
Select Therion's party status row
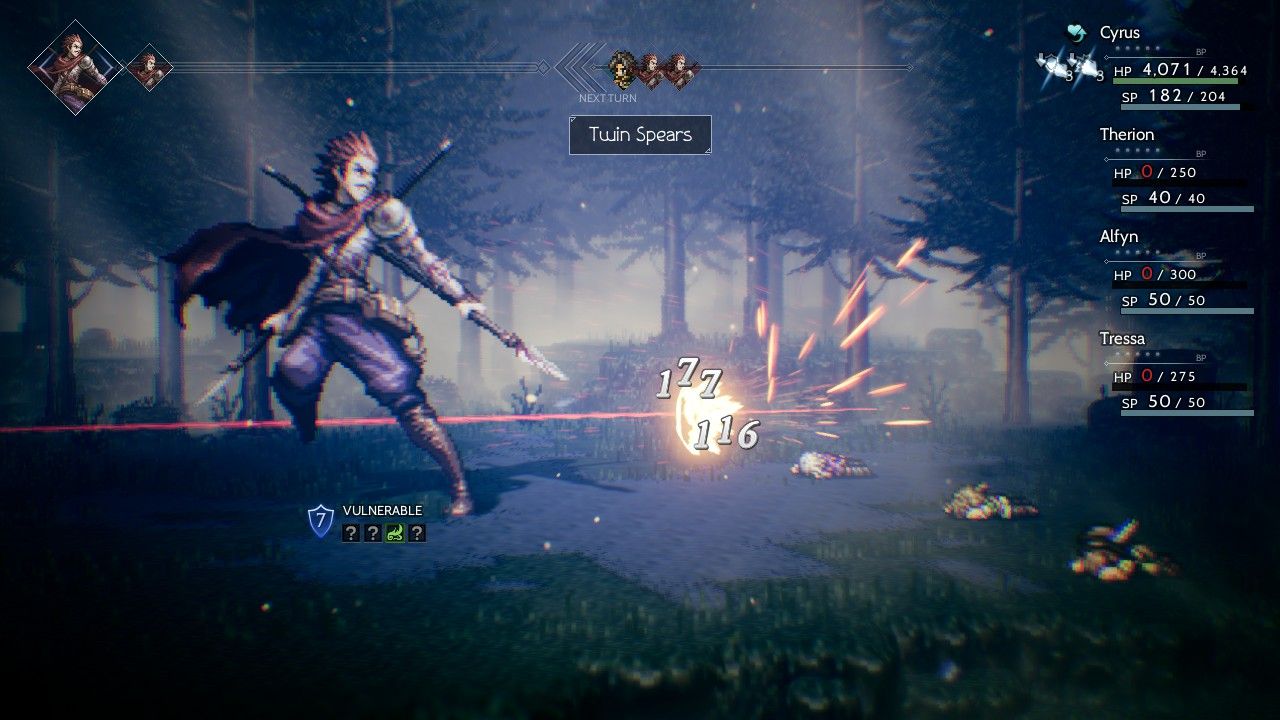1126,135
